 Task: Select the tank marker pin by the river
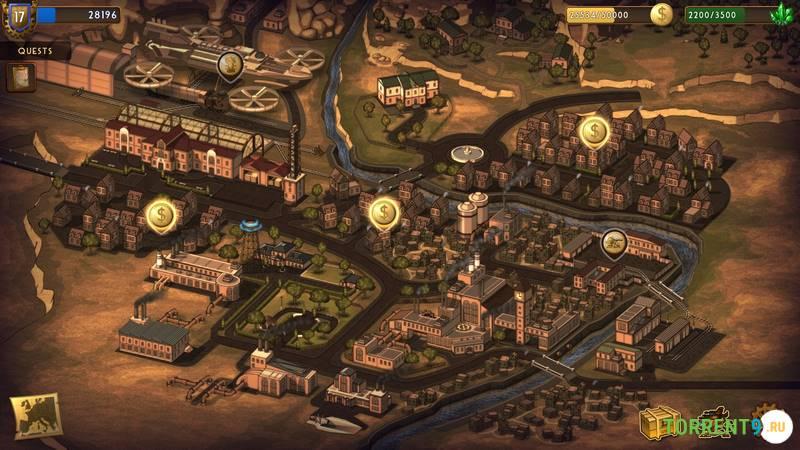614,242
